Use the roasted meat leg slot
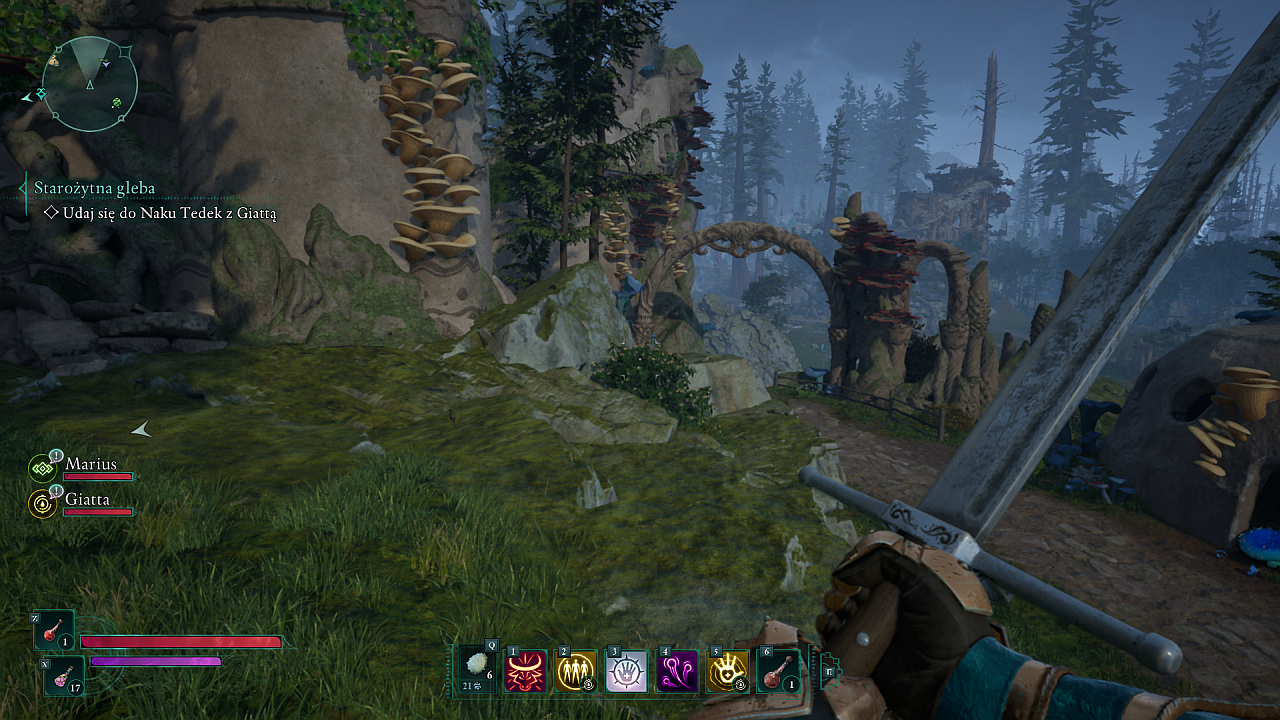The width and height of the screenshot is (1280, 720). (778, 671)
